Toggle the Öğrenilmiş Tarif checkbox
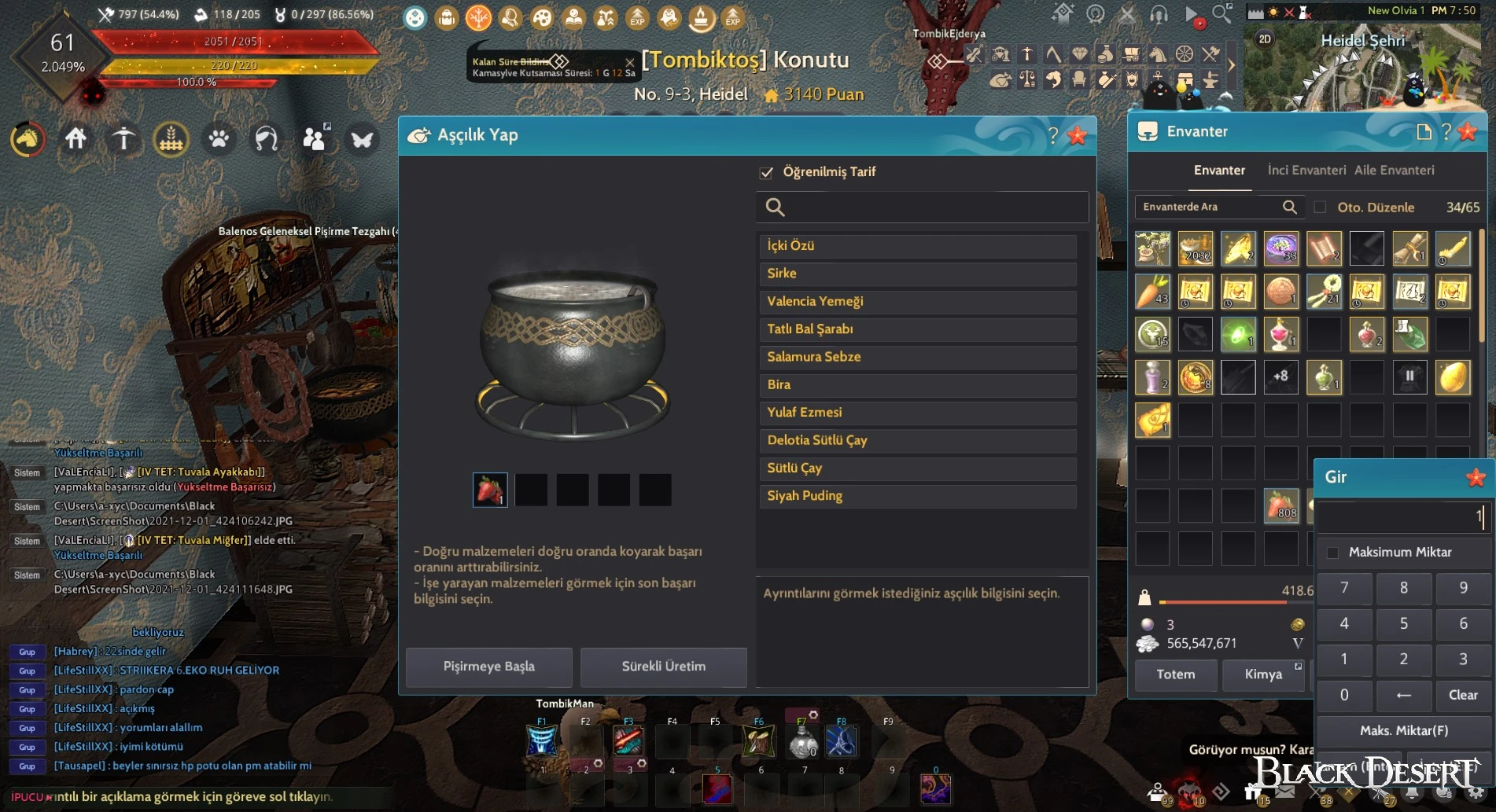Viewport: 1496px width, 812px height. (767, 172)
